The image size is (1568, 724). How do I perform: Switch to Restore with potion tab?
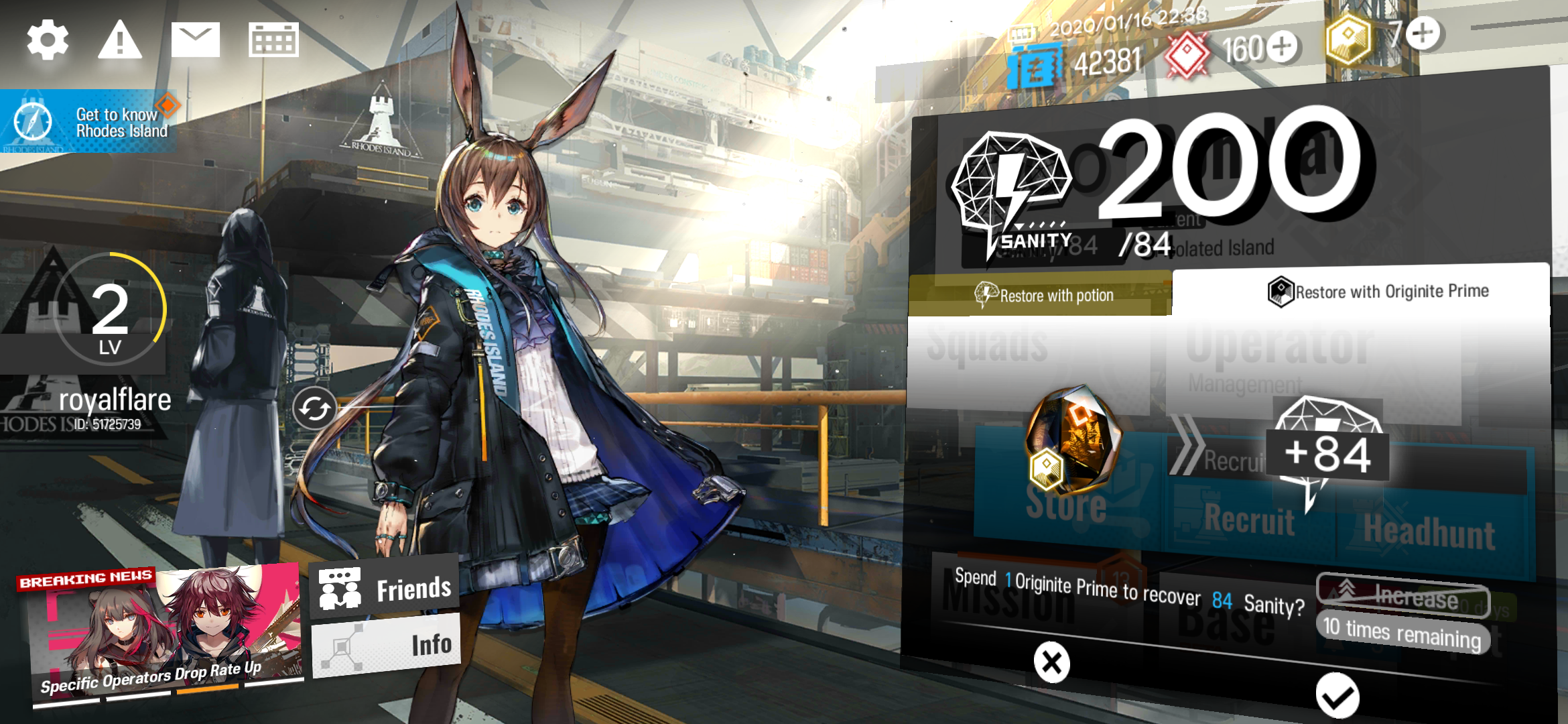(1041, 294)
